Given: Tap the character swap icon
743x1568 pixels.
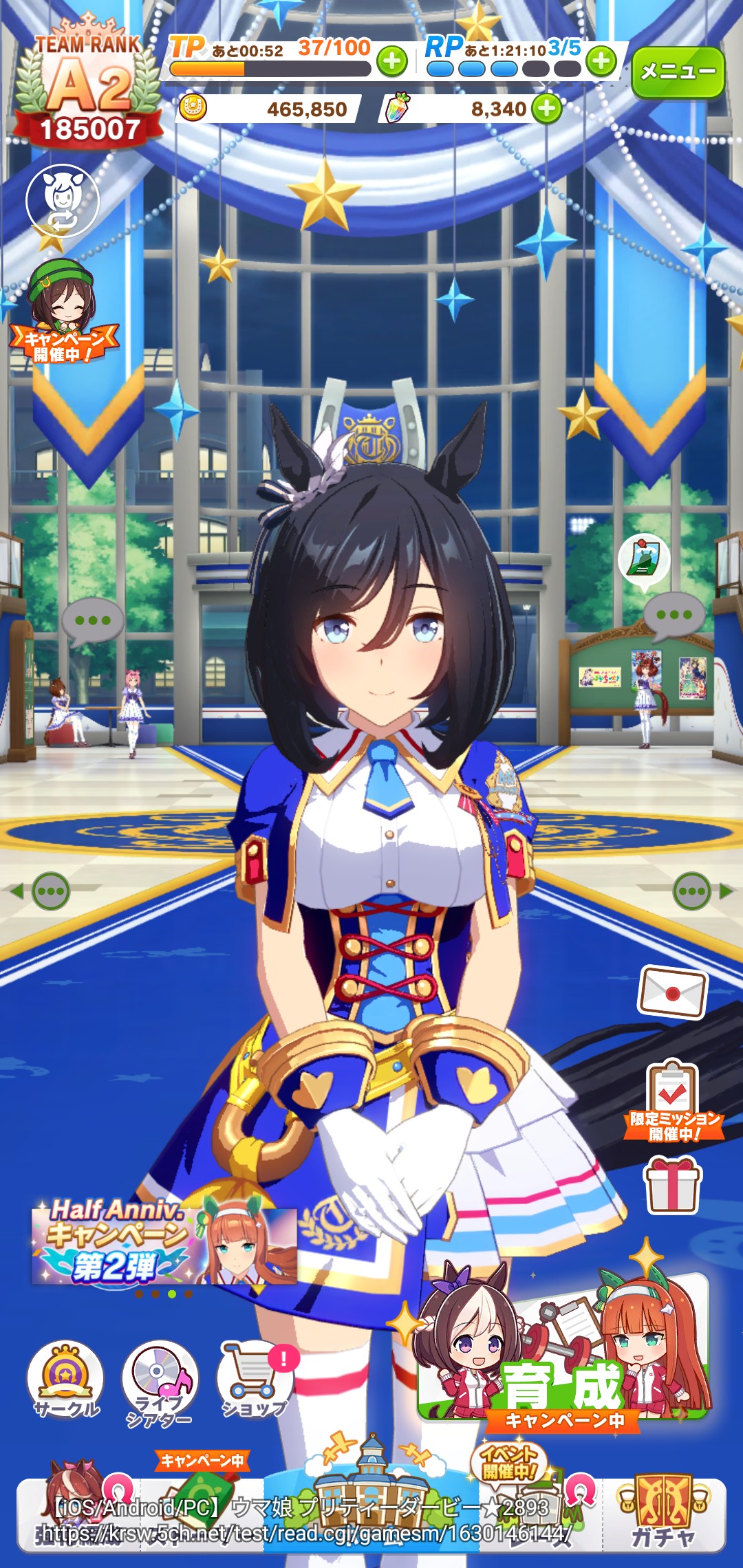Looking at the screenshot, I should pos(63,201).
